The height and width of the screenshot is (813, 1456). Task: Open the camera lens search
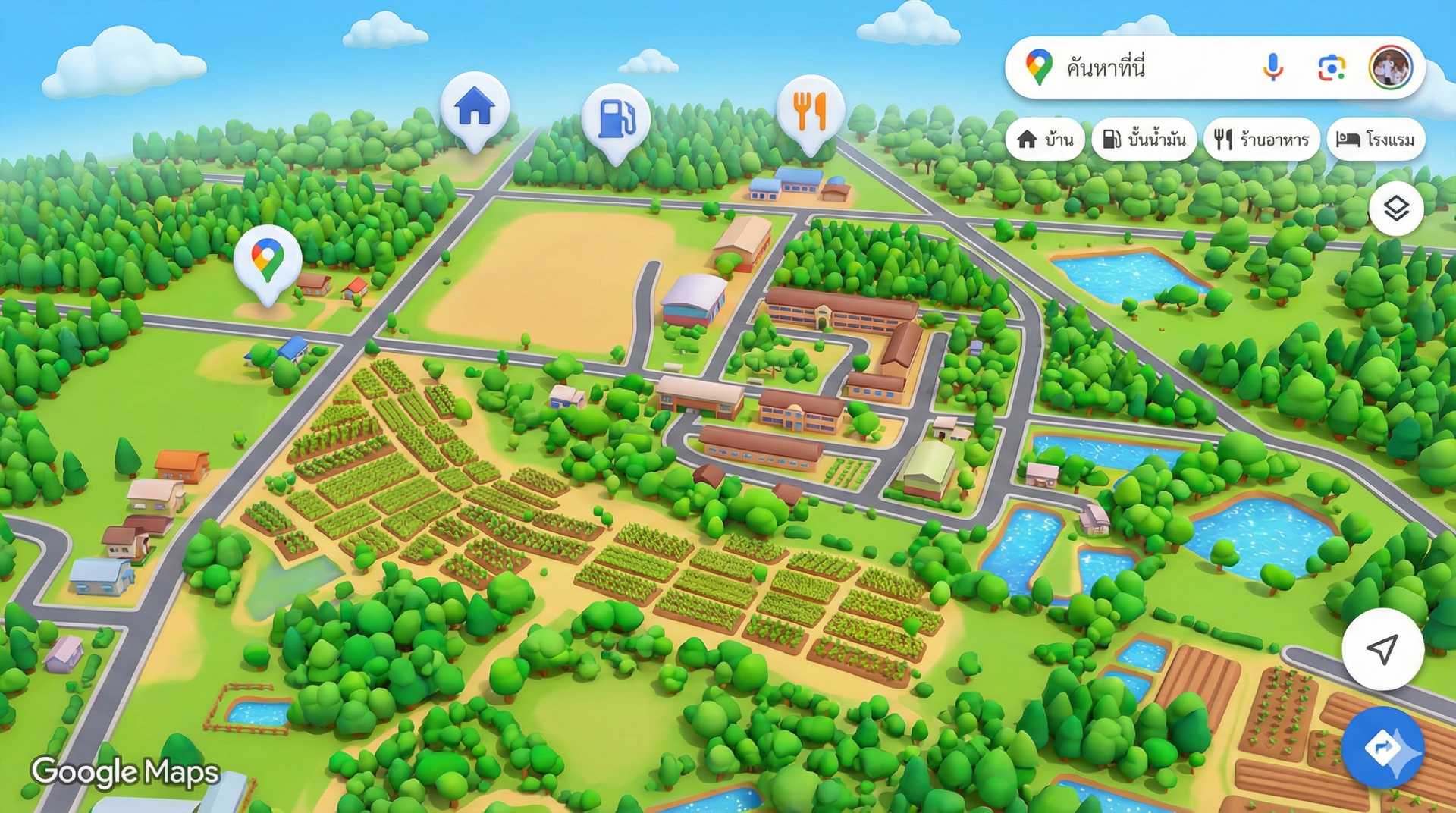pyautogui.click(x=1331, y=68)
